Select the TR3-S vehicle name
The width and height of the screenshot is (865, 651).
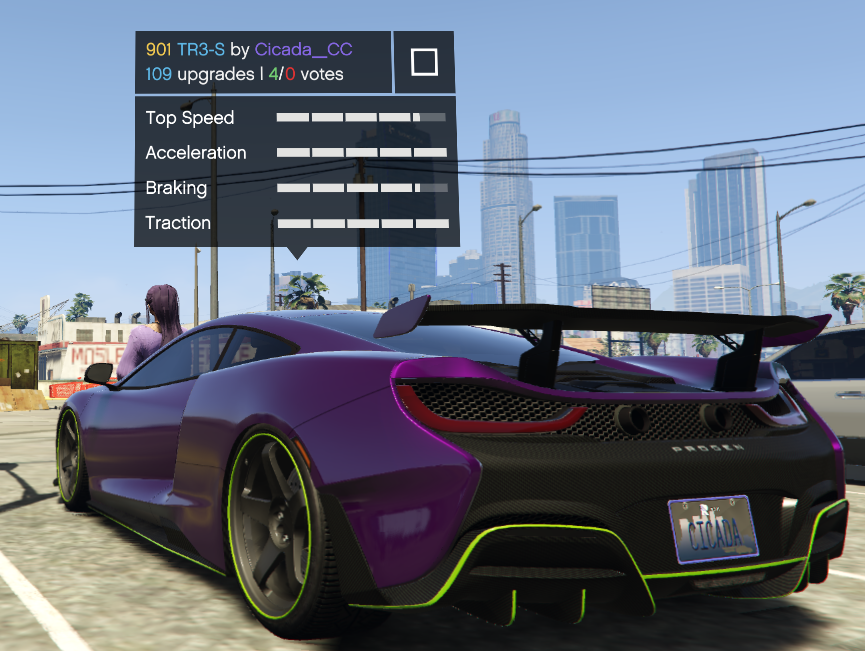(x=200, y=49)
